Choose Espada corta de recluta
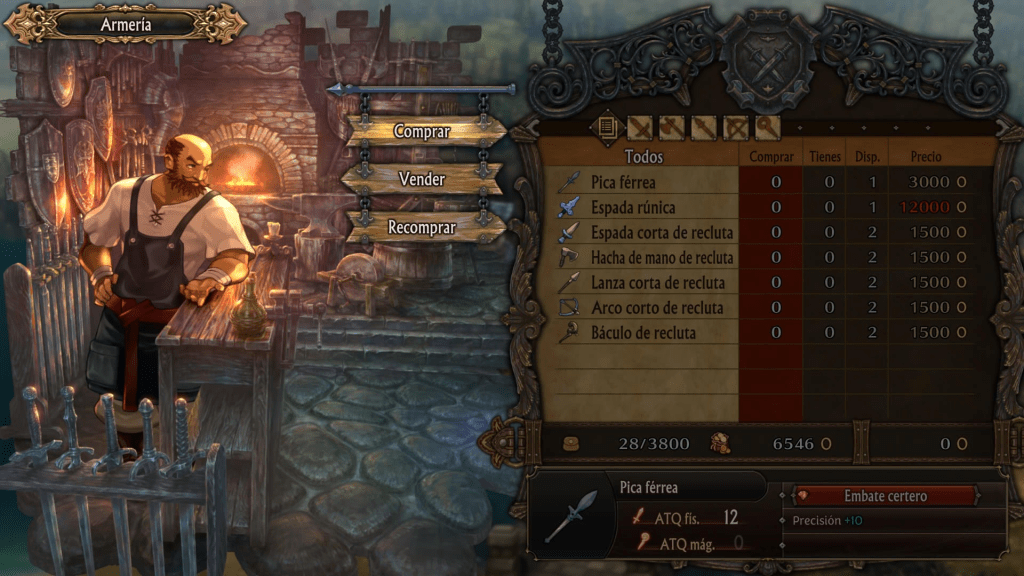Viewport: 1024px width, 576px height. (x=662, y=232)
